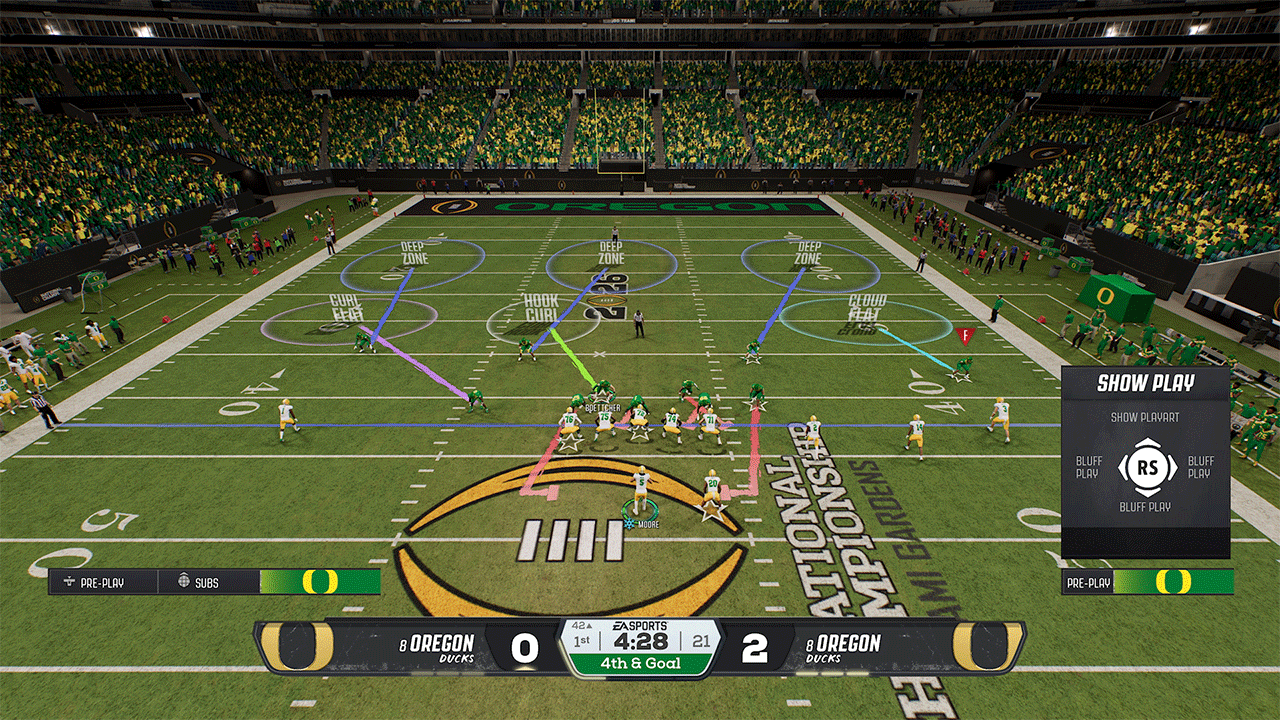Select the Show Playart option

[x=1144, y=417]
